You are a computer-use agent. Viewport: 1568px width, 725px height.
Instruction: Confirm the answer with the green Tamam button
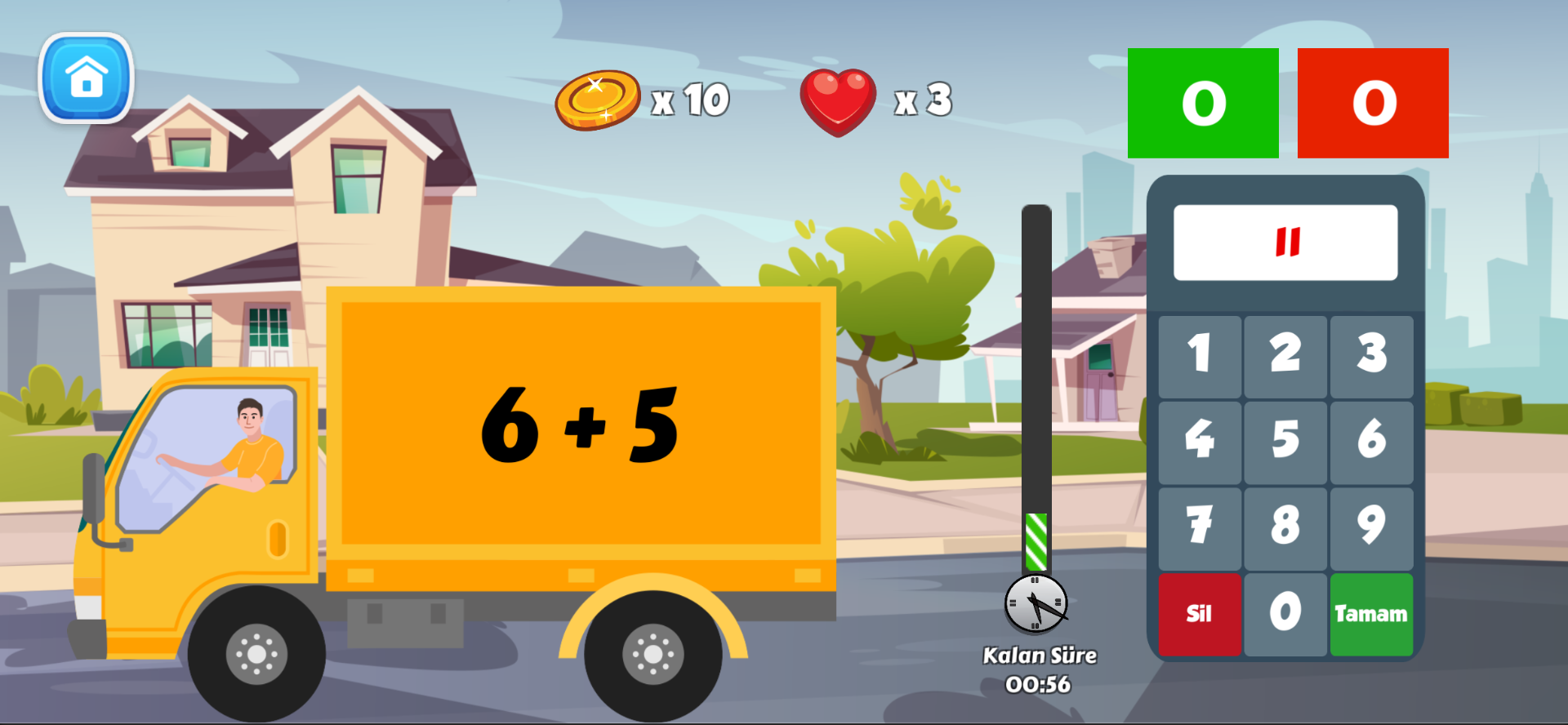pyautogui.click(x=1371, y=613)
